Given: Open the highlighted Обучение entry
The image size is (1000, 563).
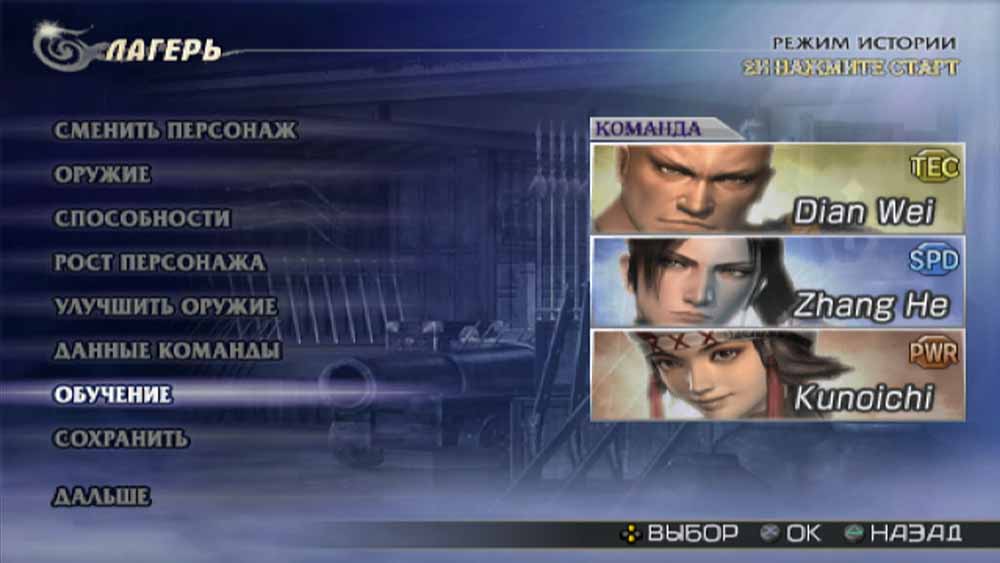Looking at the screenshot, I should (x=112, y=395).
